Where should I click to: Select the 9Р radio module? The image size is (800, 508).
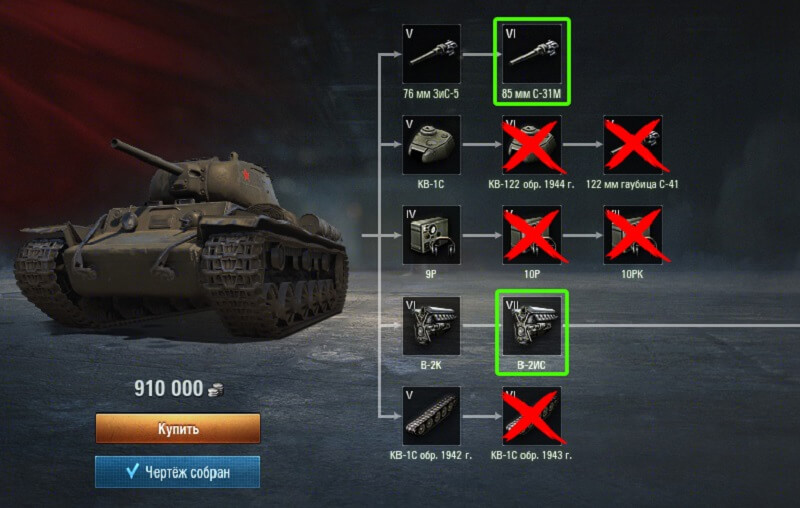click(431, 235)
